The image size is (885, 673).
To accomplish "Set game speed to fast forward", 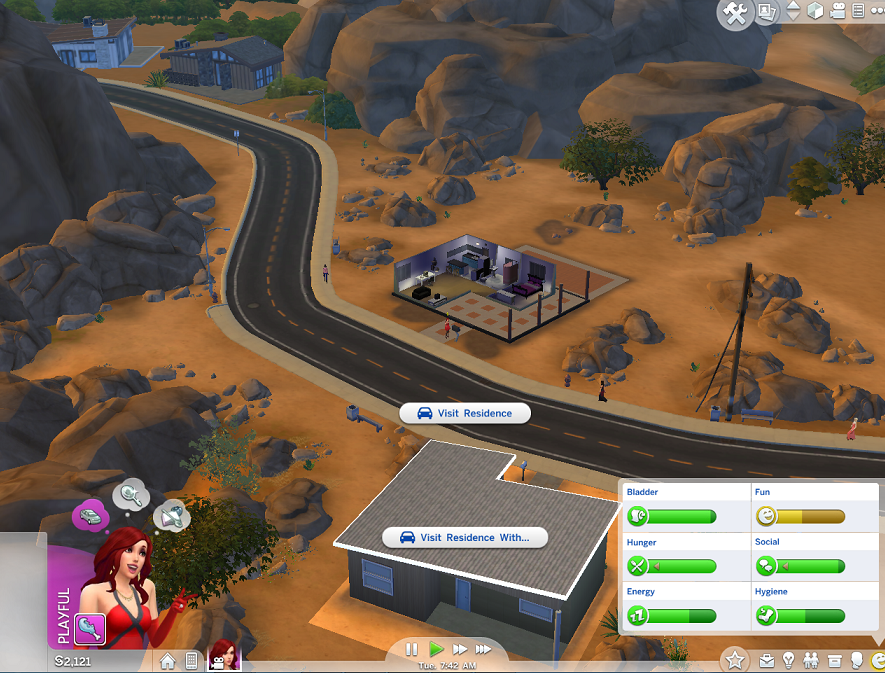I will pyautogui.click(x=461, y=649).
